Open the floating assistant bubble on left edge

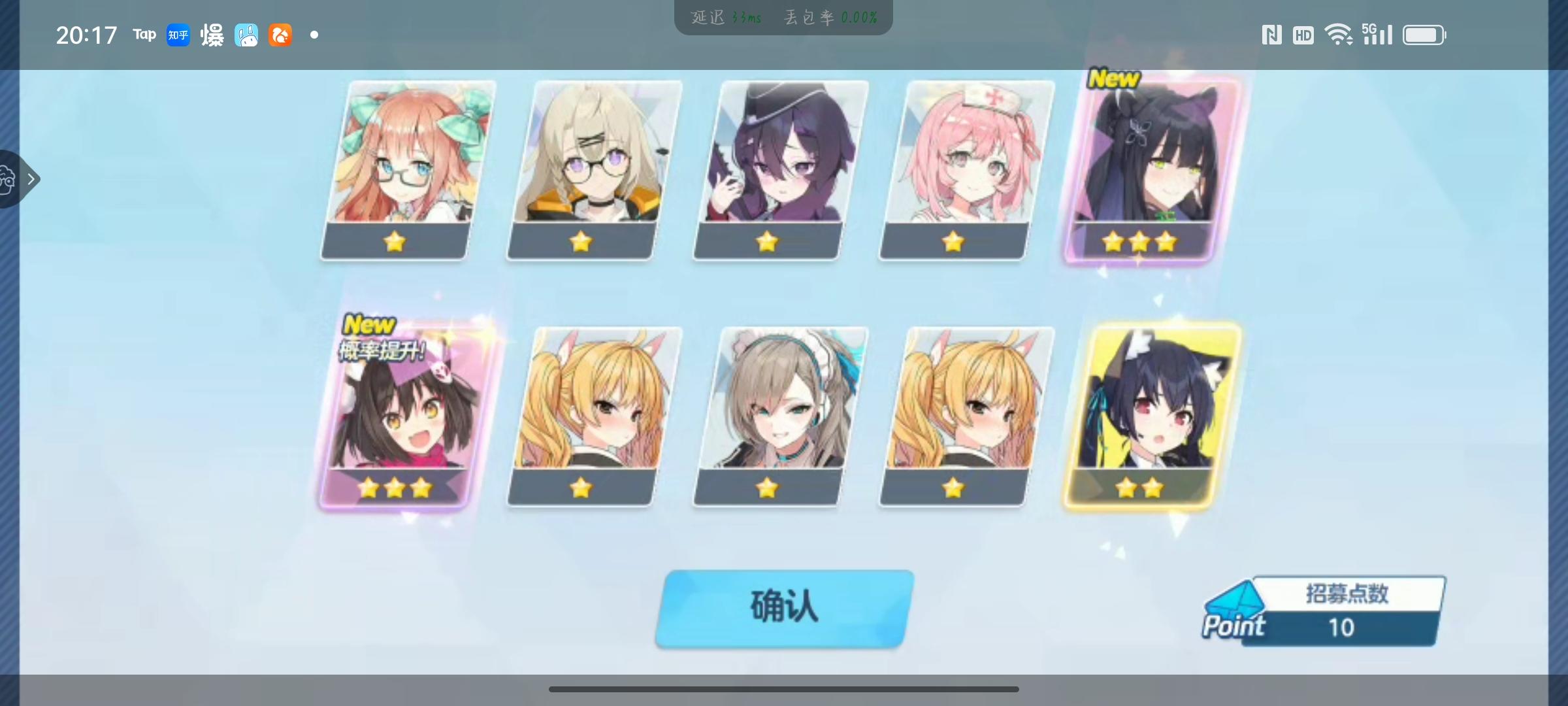(x=7, y=179)
